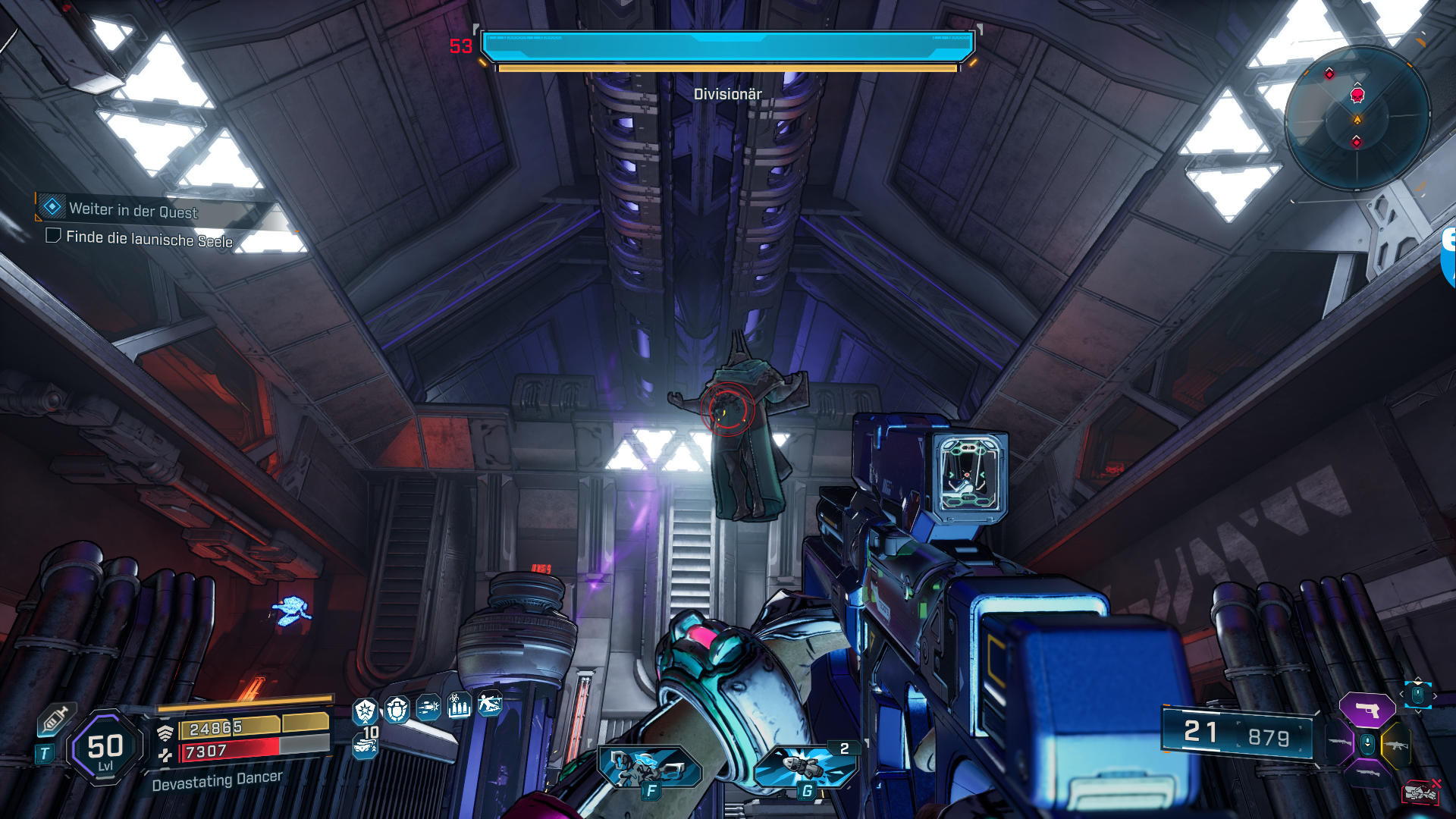Screen dimensions: 1456x819
Task: Inspect the biohazard ammo buff icon
Action: (459, 706)
